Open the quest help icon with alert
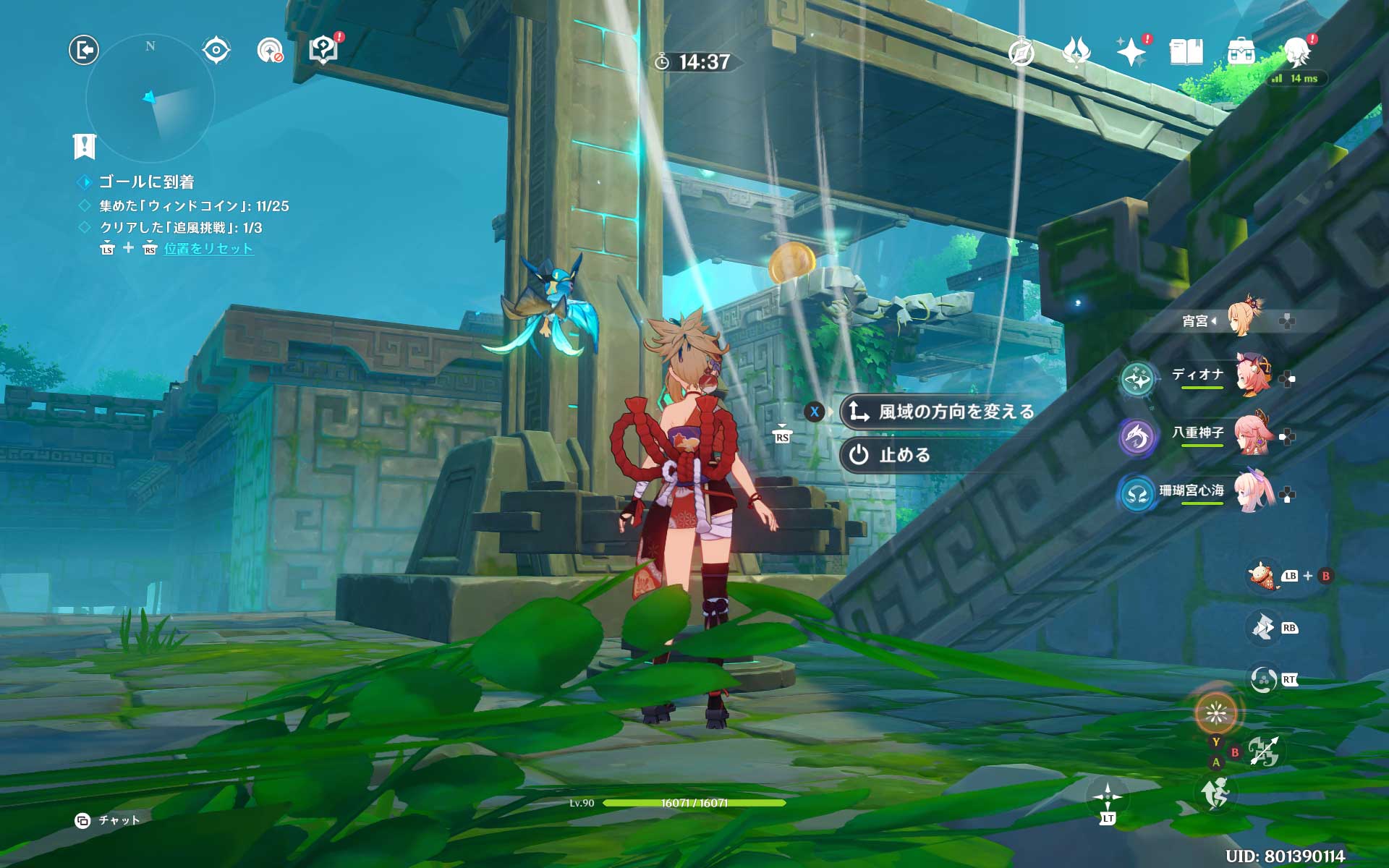The height and width of the screenshot is (868, 1389). pyautogui.click(x=323, y=50)
